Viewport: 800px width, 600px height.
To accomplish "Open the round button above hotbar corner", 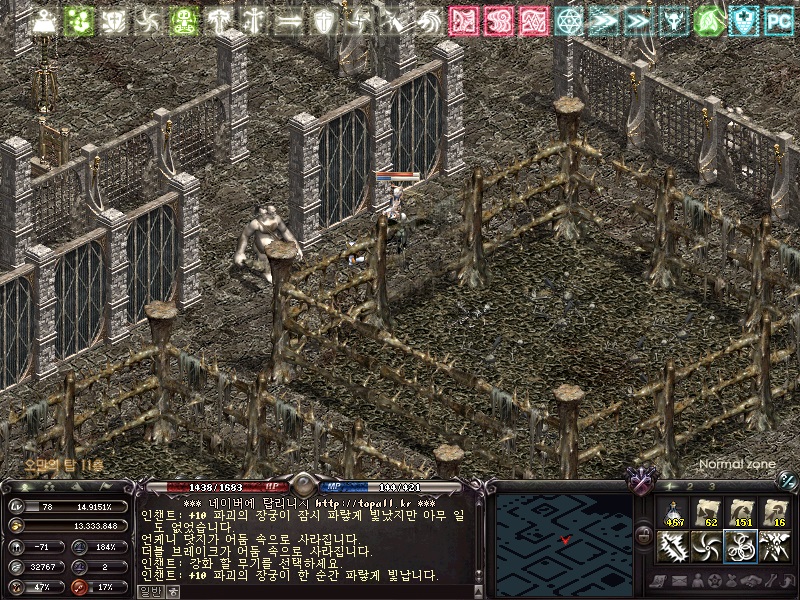I will tap(787, 482).
